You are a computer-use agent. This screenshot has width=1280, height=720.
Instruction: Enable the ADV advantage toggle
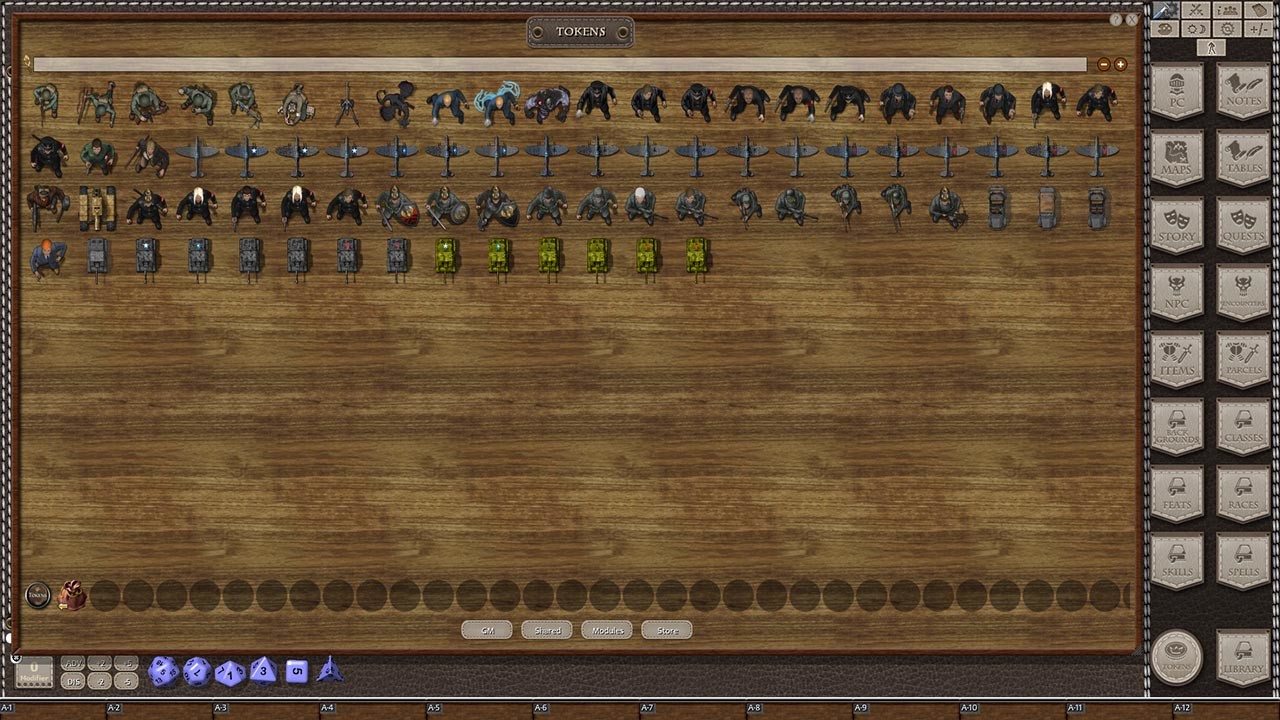point(74,663)
